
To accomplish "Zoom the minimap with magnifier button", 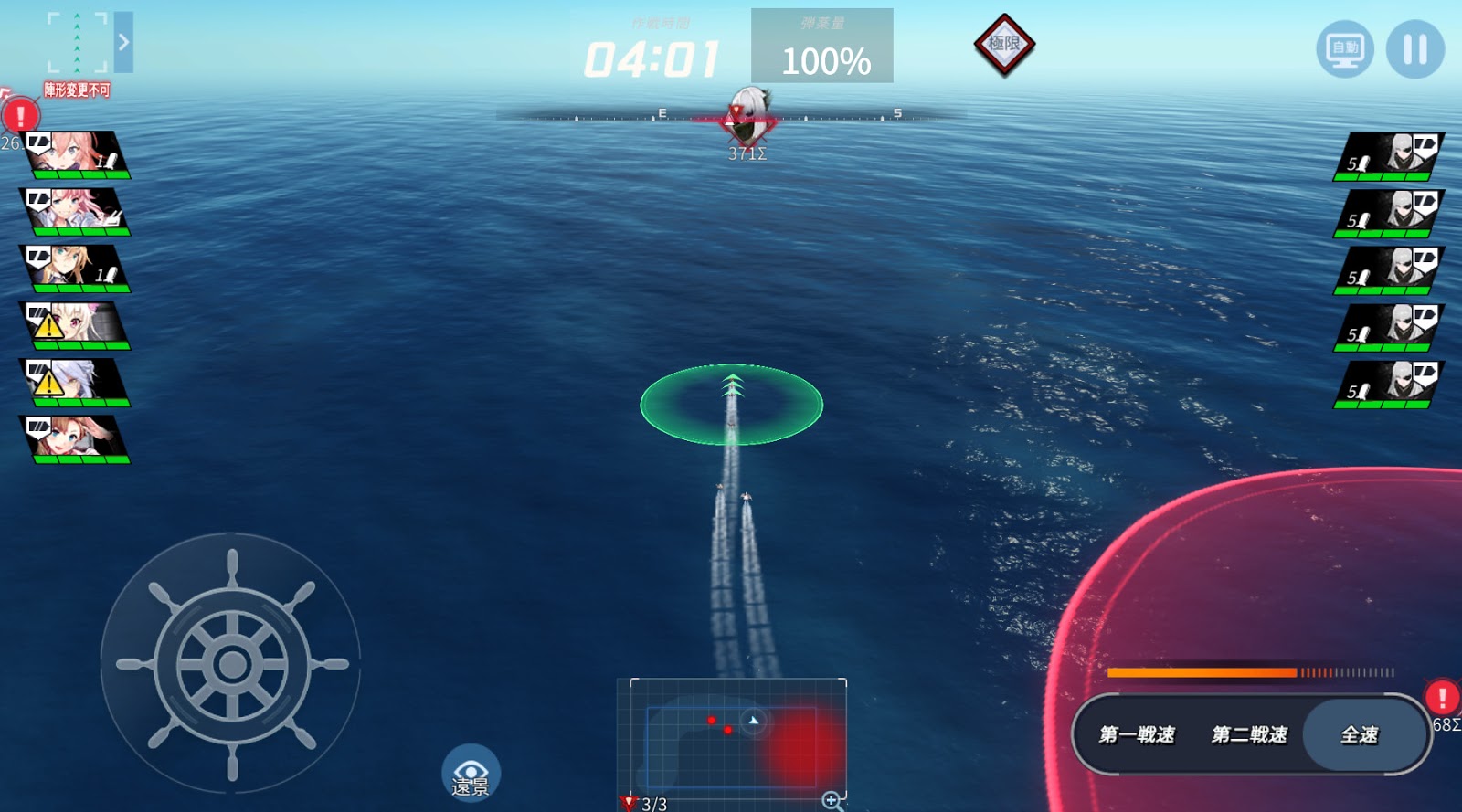I will pyautogui.click(x=832, y=801).
